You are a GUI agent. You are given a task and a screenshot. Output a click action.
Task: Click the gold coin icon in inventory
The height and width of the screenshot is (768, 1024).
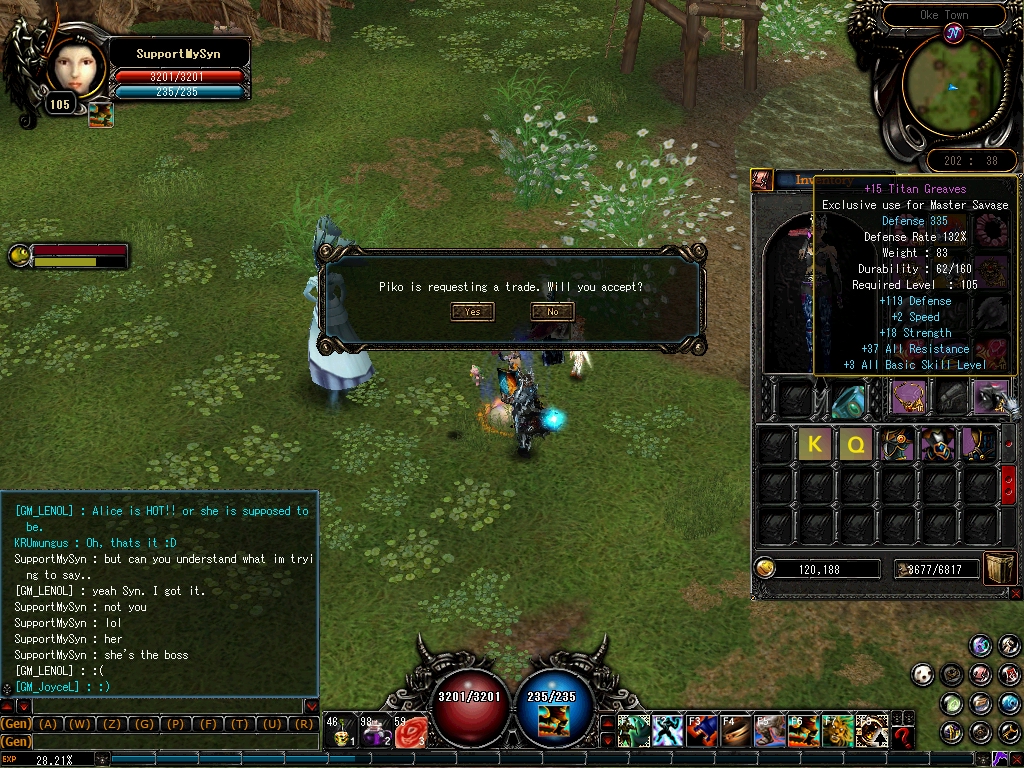coord(766,568)
